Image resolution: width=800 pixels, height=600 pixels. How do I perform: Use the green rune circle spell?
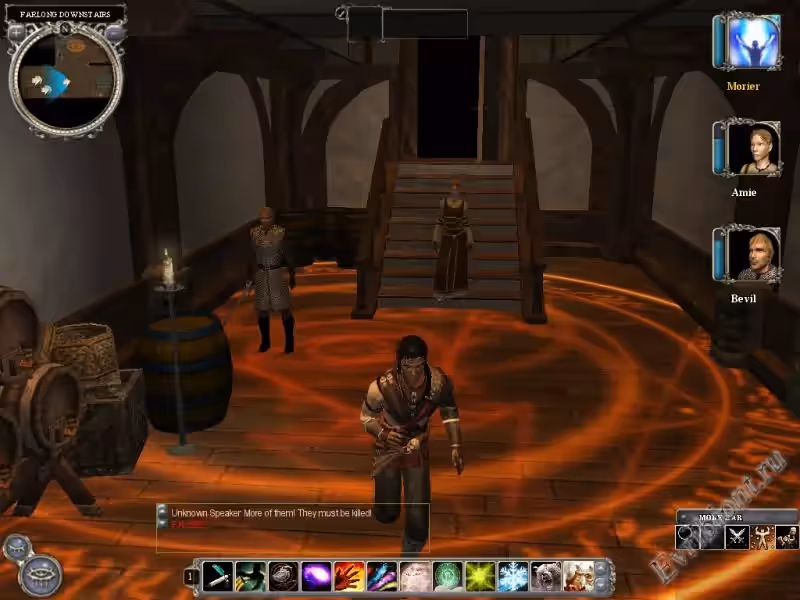pyautogui.click(x=447, y=576)
